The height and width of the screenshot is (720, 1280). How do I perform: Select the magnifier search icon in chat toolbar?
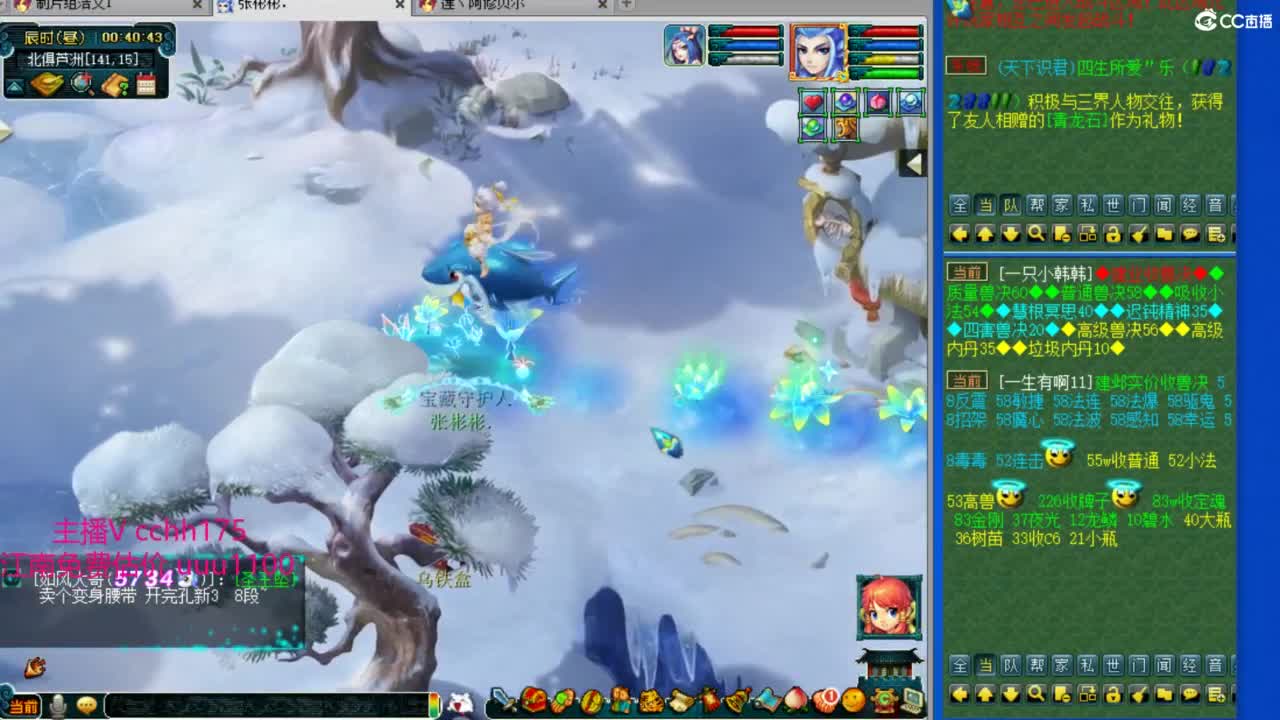coord(1037,233)
